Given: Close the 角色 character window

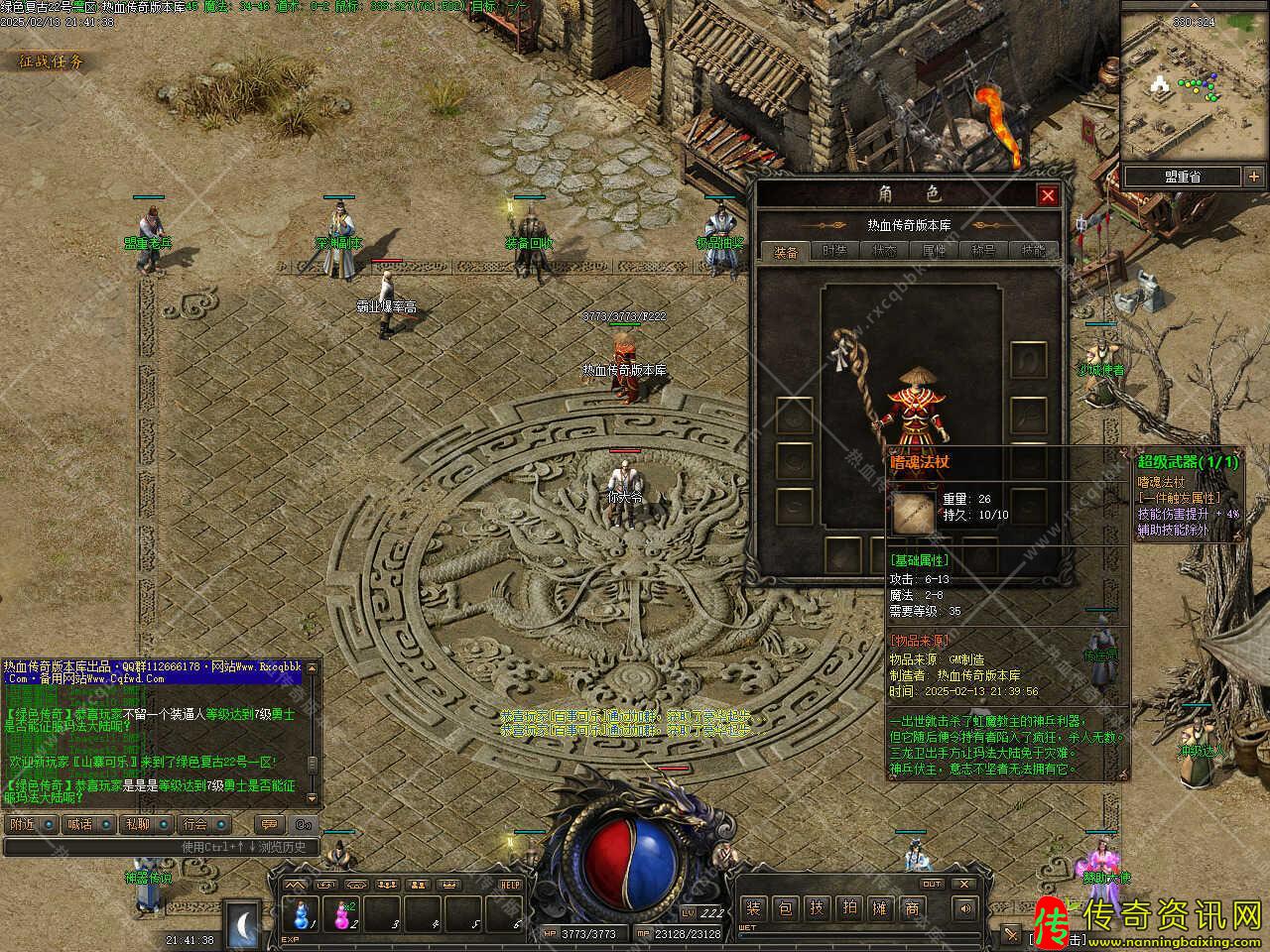Looking at the screenshot, I should coord(1047,195).
